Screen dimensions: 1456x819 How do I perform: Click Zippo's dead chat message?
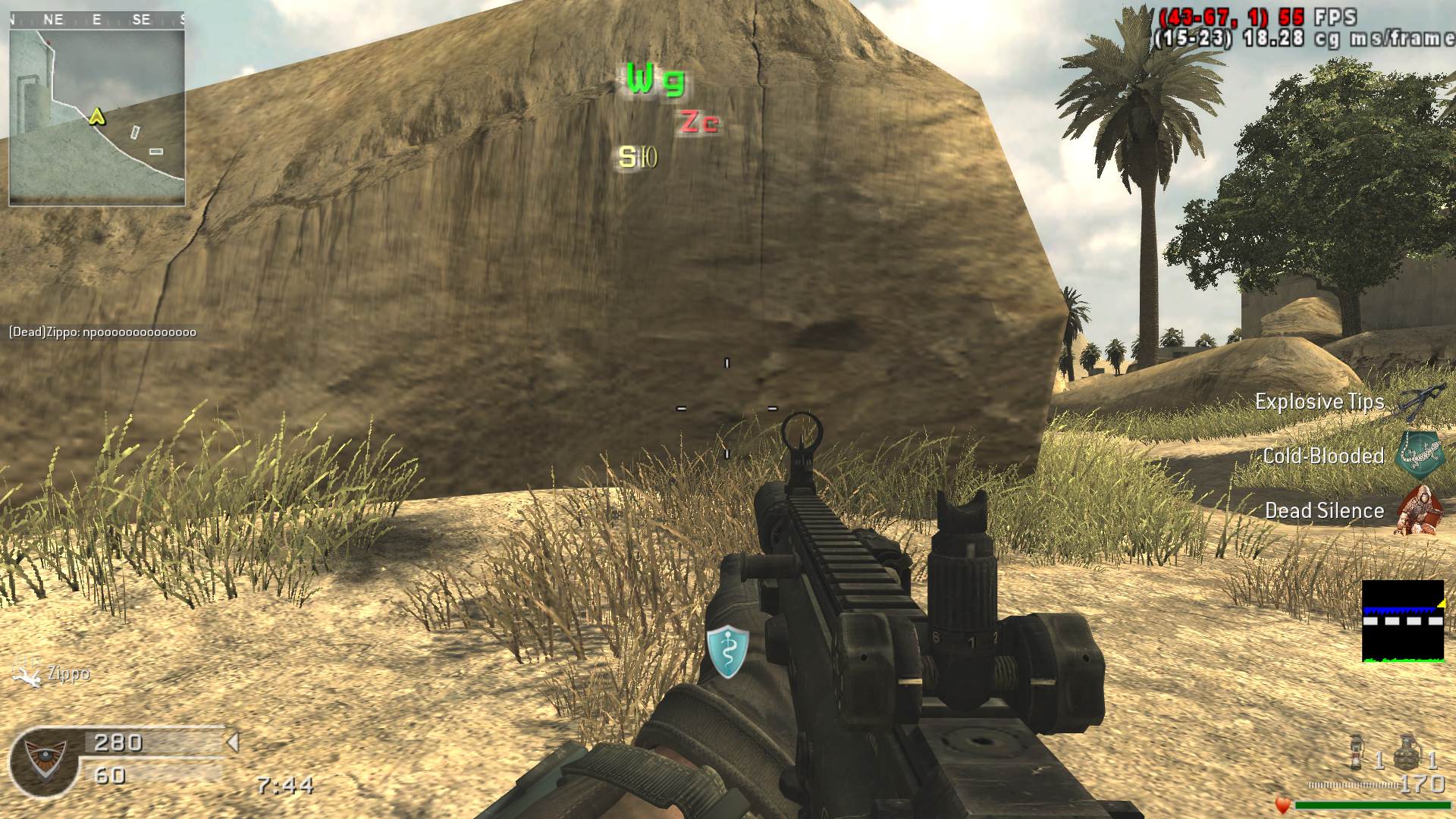point(102,332)
